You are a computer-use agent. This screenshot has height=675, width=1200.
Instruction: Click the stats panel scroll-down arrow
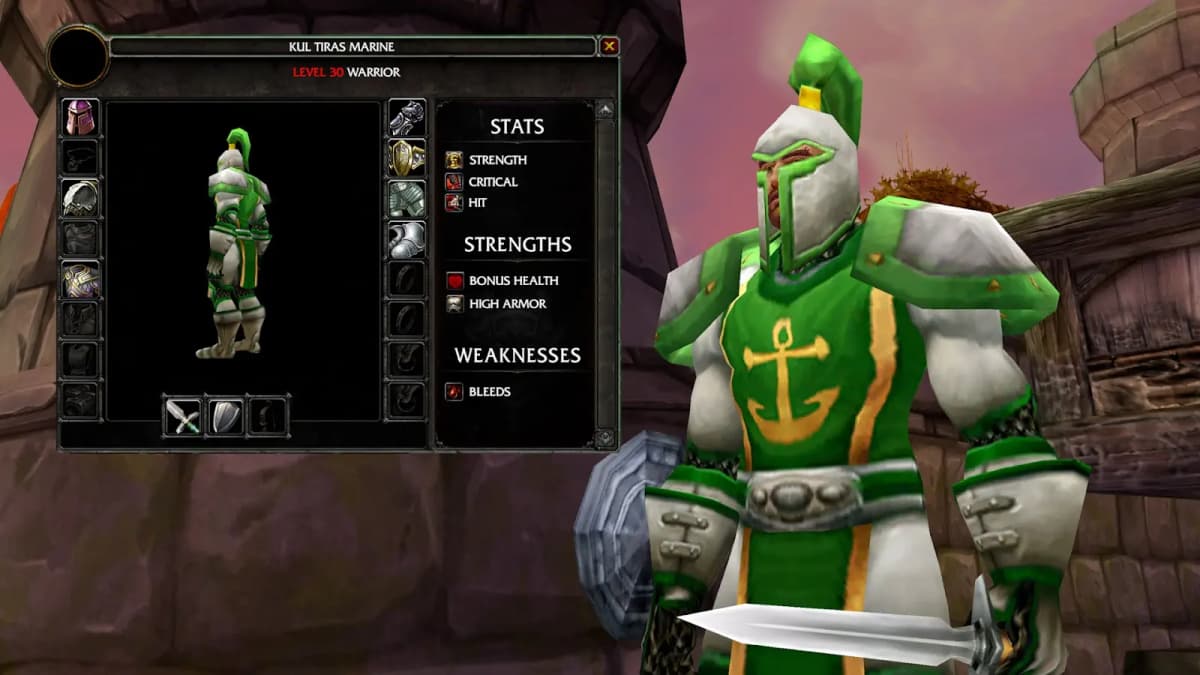click(605, 438)
